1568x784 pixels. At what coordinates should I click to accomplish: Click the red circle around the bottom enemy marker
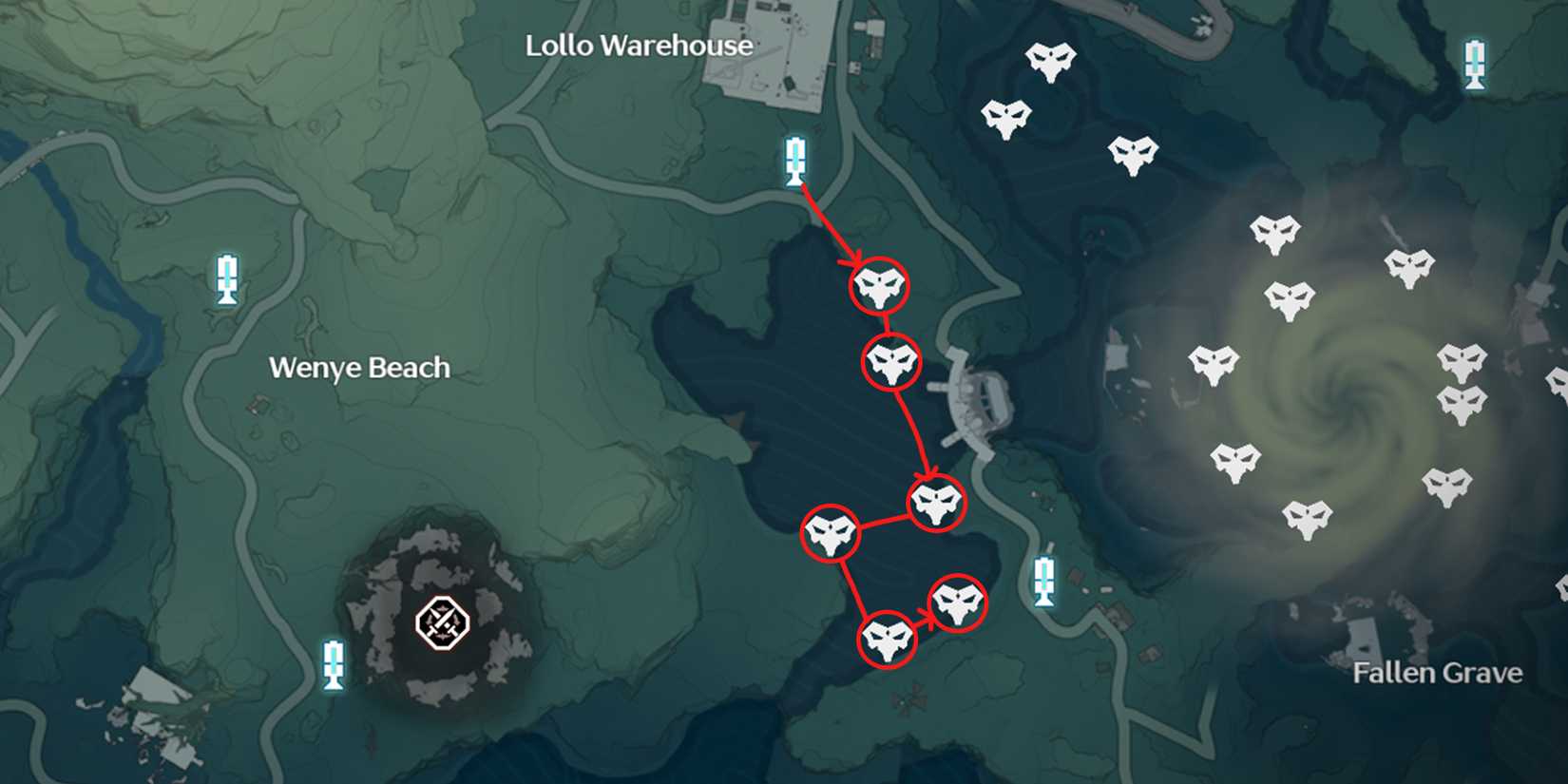tap(889, 640)
